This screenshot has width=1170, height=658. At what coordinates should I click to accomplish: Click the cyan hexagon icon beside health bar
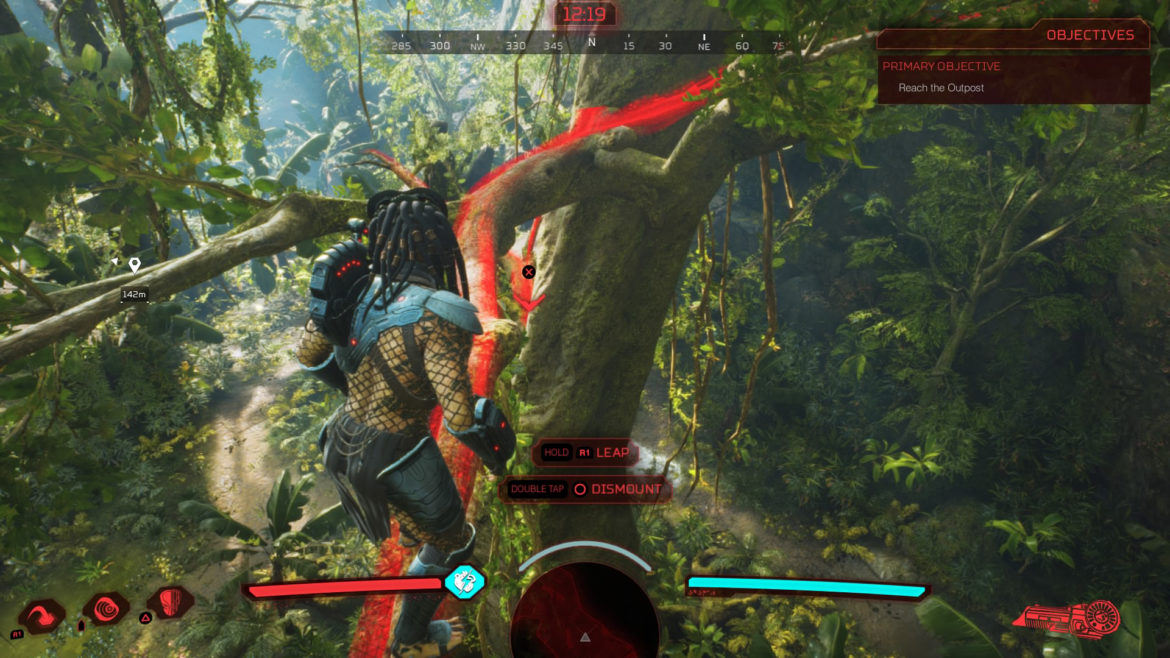[x=464, y=581]
